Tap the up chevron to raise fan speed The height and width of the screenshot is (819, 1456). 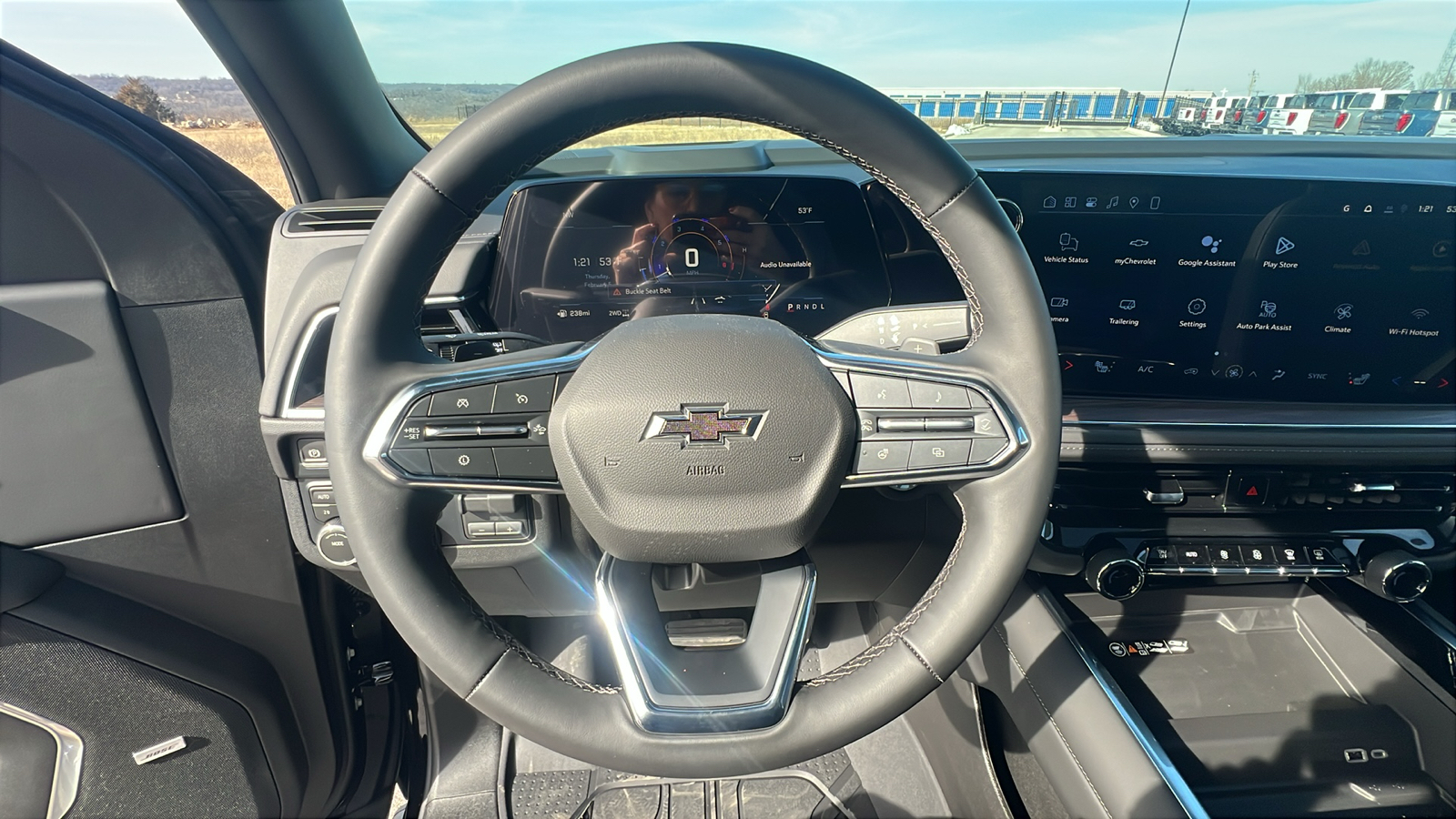click(x=1253, y=374)
